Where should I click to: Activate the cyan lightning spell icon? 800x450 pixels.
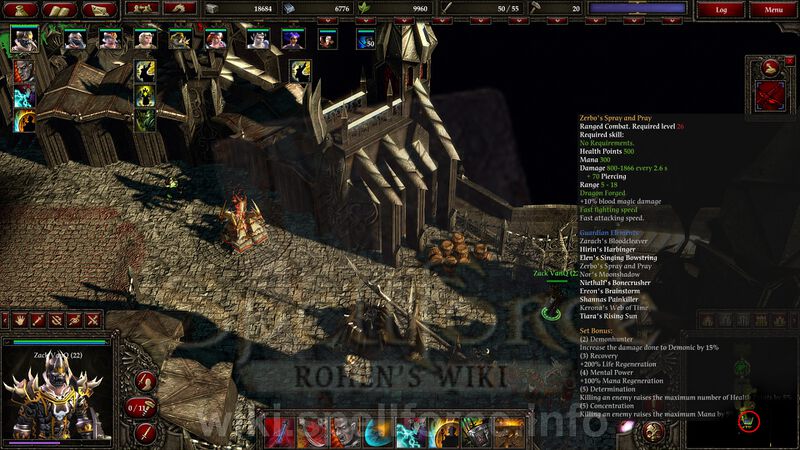(24, 96)
